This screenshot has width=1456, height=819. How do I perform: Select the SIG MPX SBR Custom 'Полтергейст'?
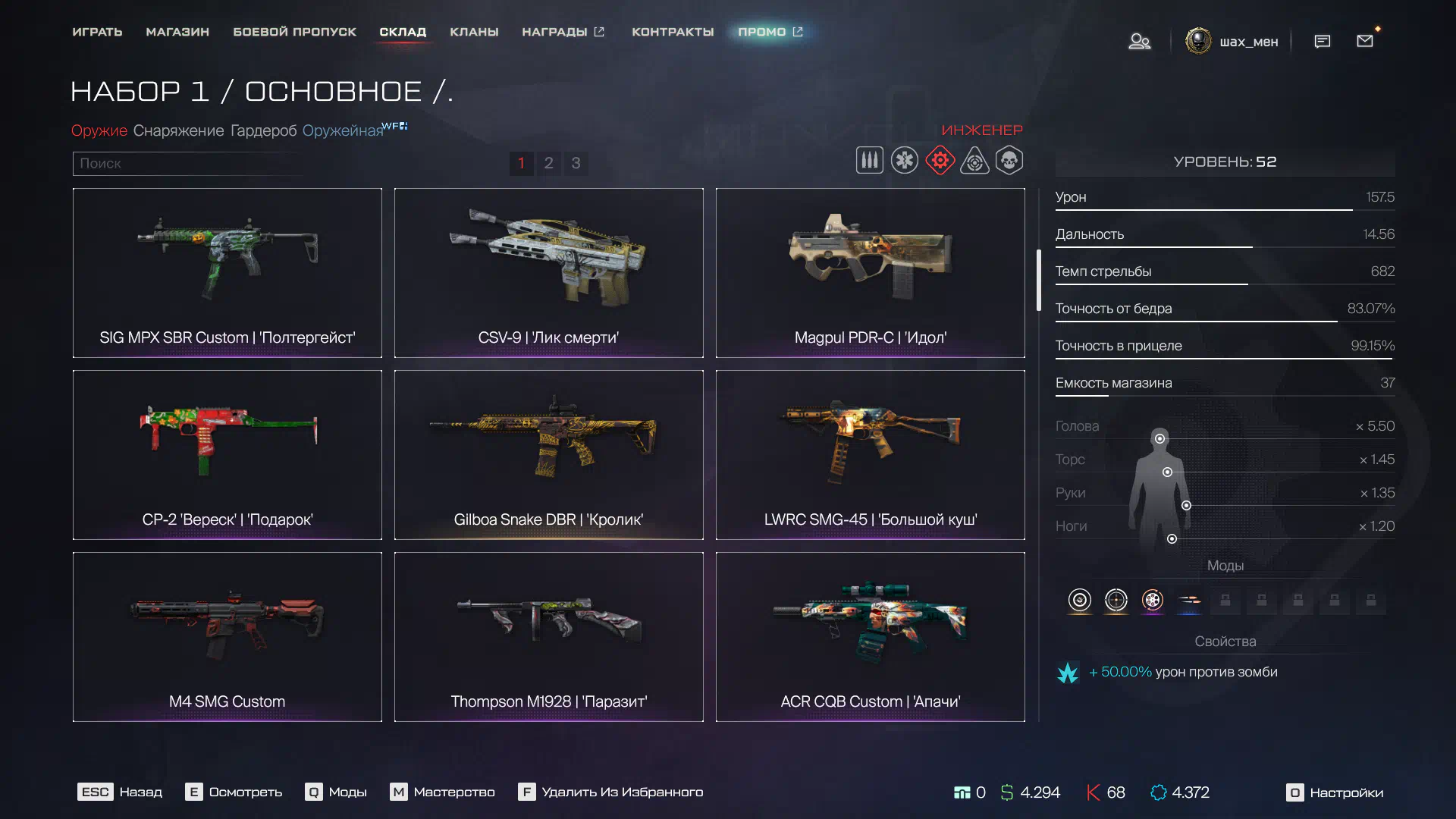point(227,273)
